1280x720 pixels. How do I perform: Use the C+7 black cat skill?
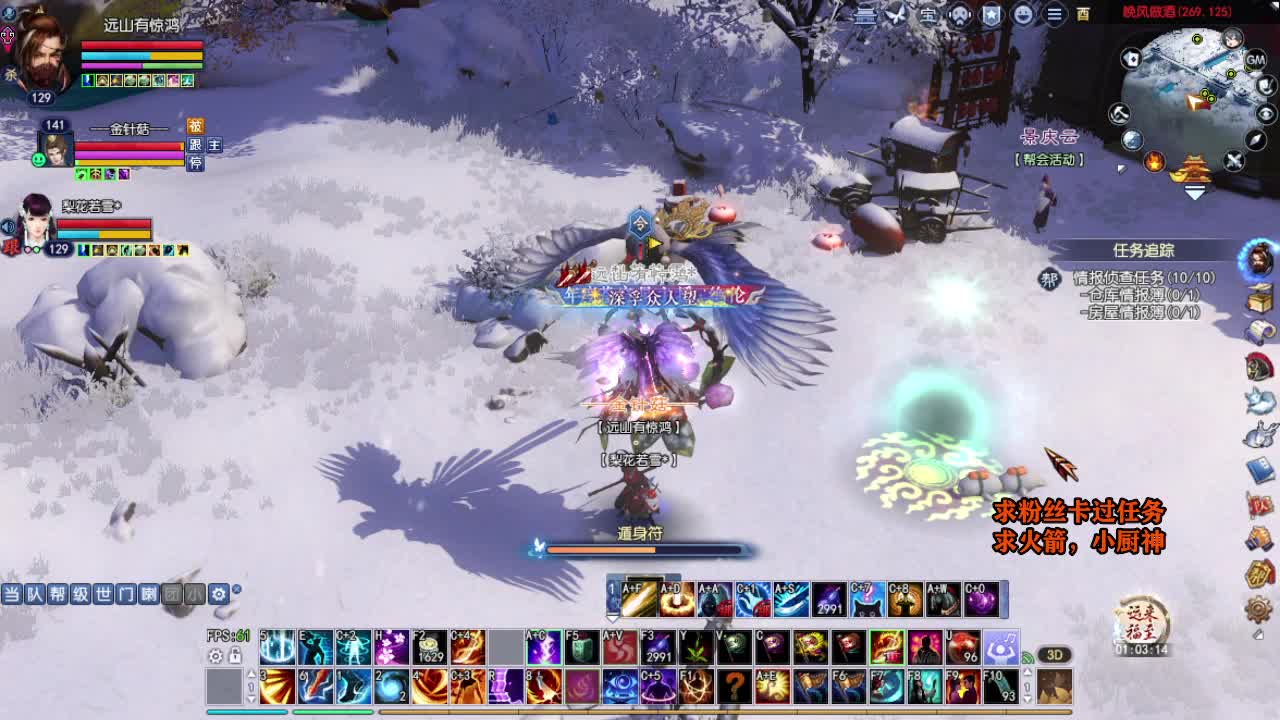pos(867,599)
